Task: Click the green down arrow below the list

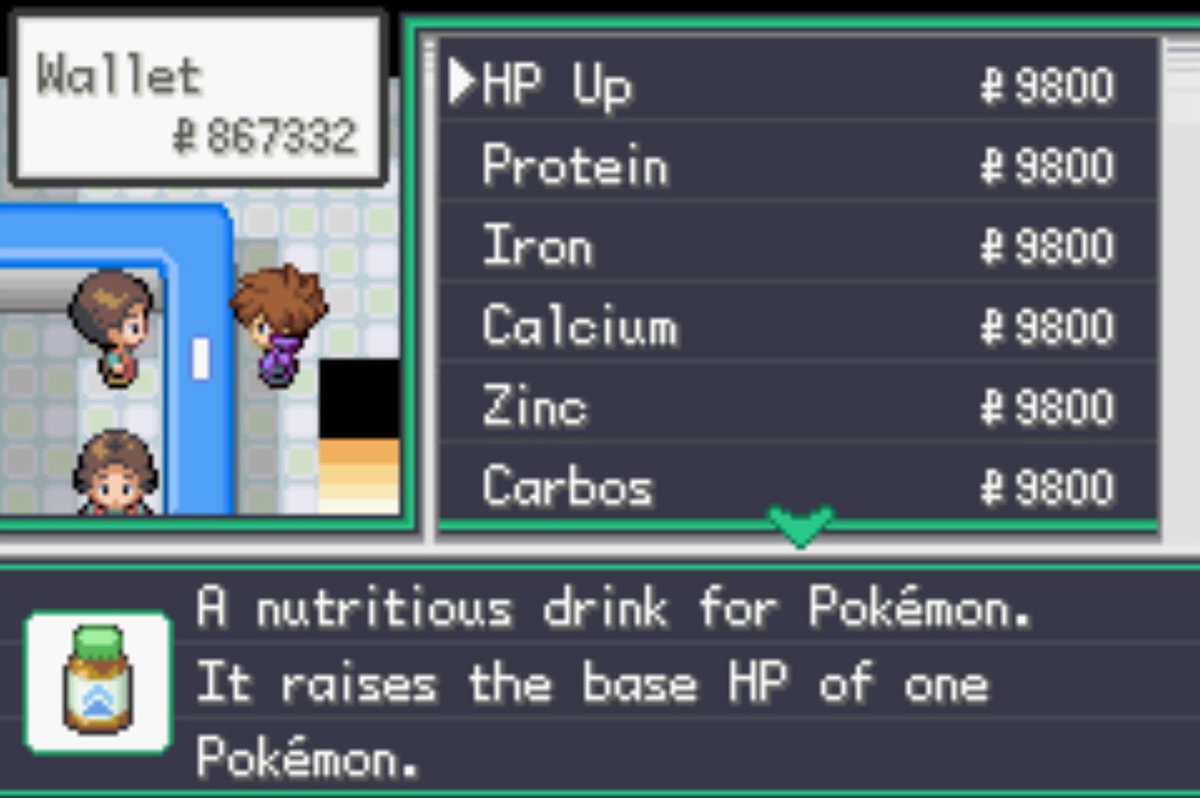Action: pyautogui.click(x=800, y=525)
